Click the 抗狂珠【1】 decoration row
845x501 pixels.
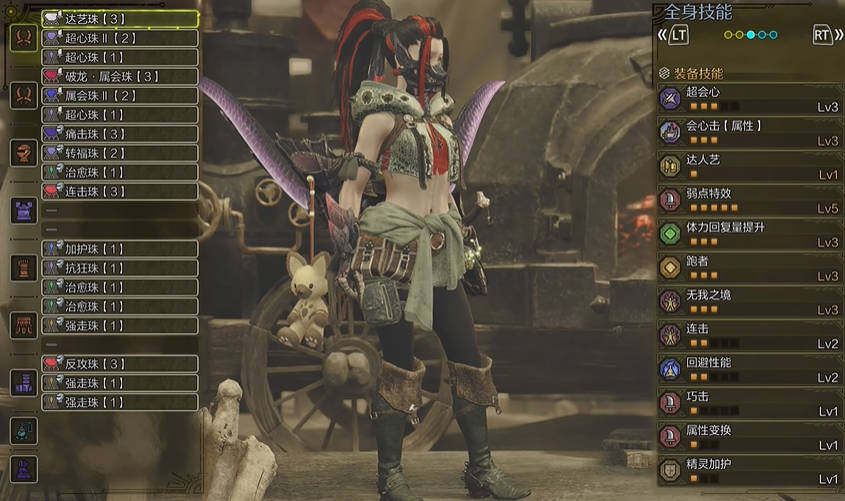tap(119, 268)
